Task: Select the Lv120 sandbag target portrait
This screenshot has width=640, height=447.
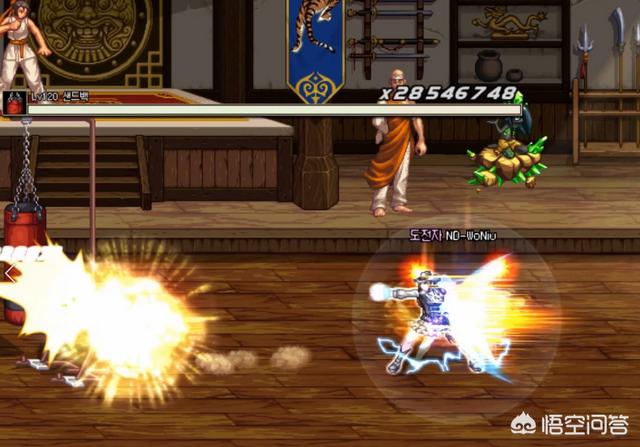Action: coord(15,102)
